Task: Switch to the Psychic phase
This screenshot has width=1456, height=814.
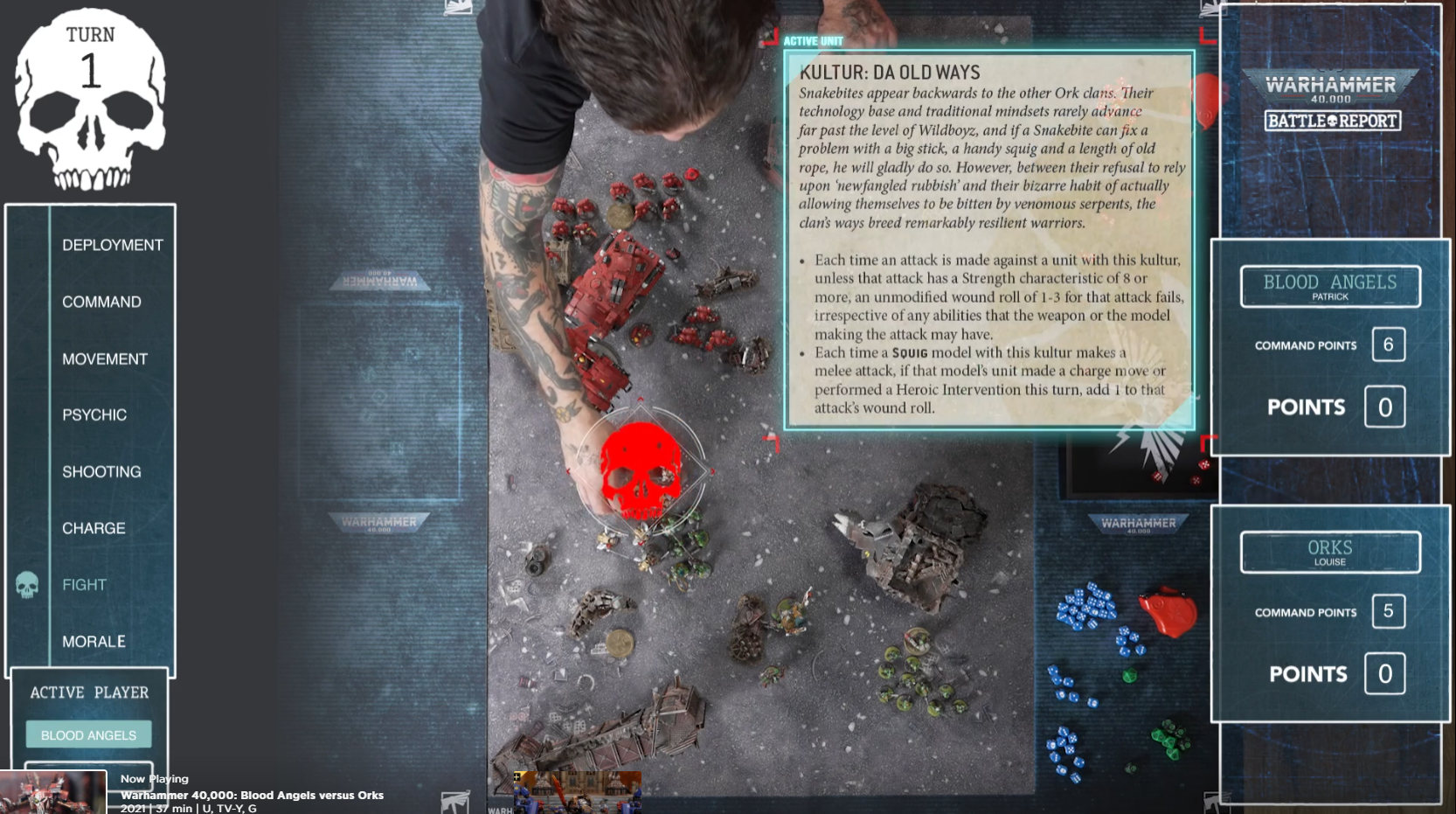Action: [94, 414]
